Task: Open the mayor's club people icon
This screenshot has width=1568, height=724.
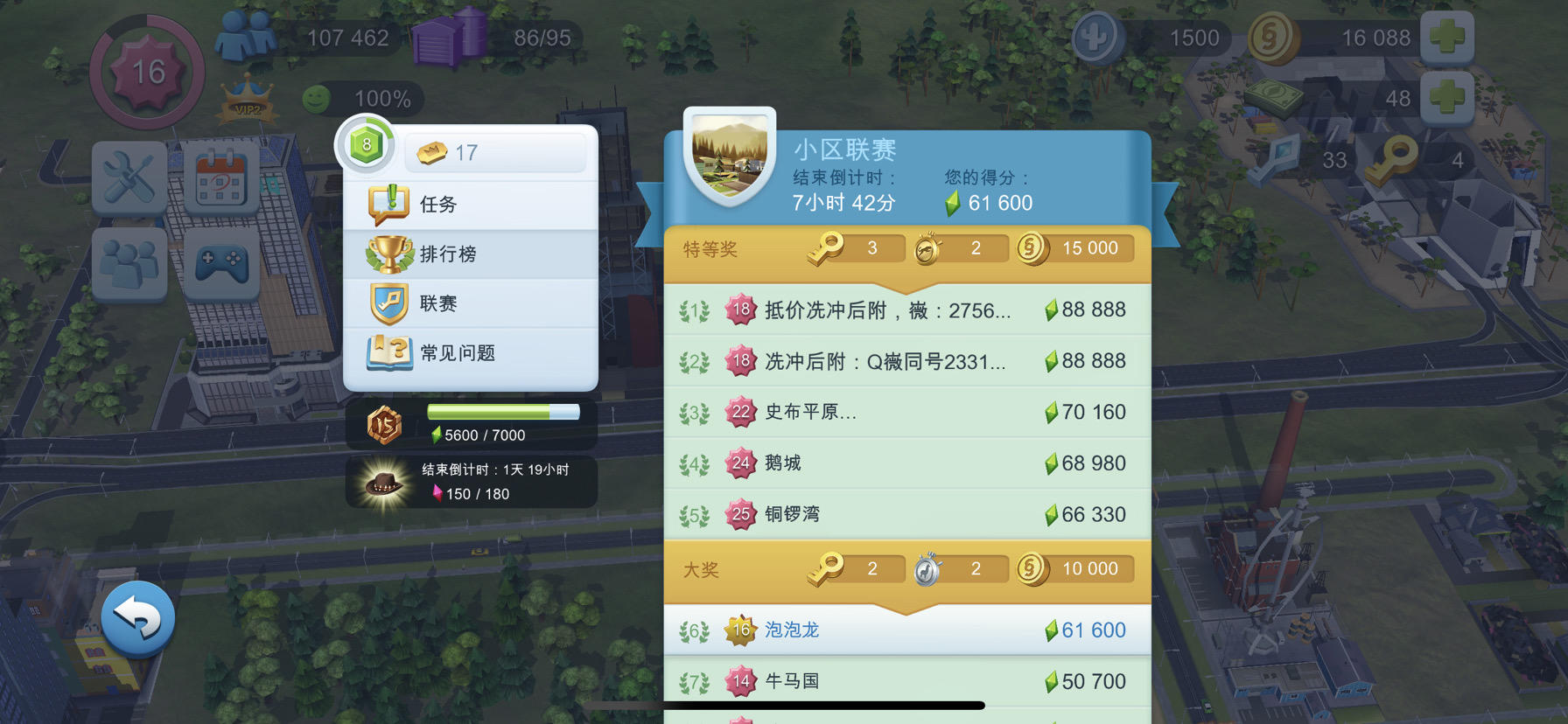Action: click(129, 262)
